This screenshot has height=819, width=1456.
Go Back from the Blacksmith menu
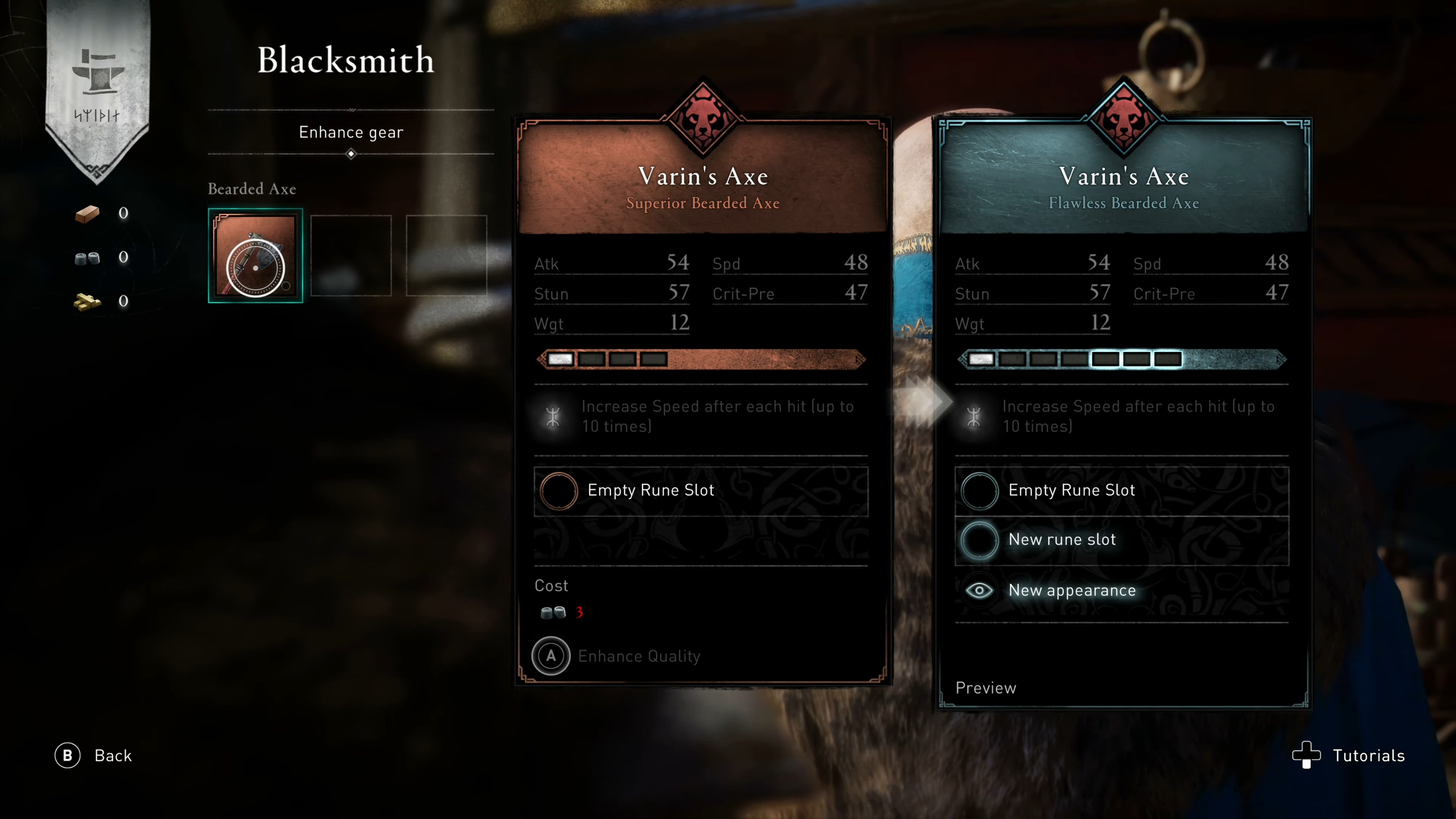pyautogui.click(x=94, y=756)
